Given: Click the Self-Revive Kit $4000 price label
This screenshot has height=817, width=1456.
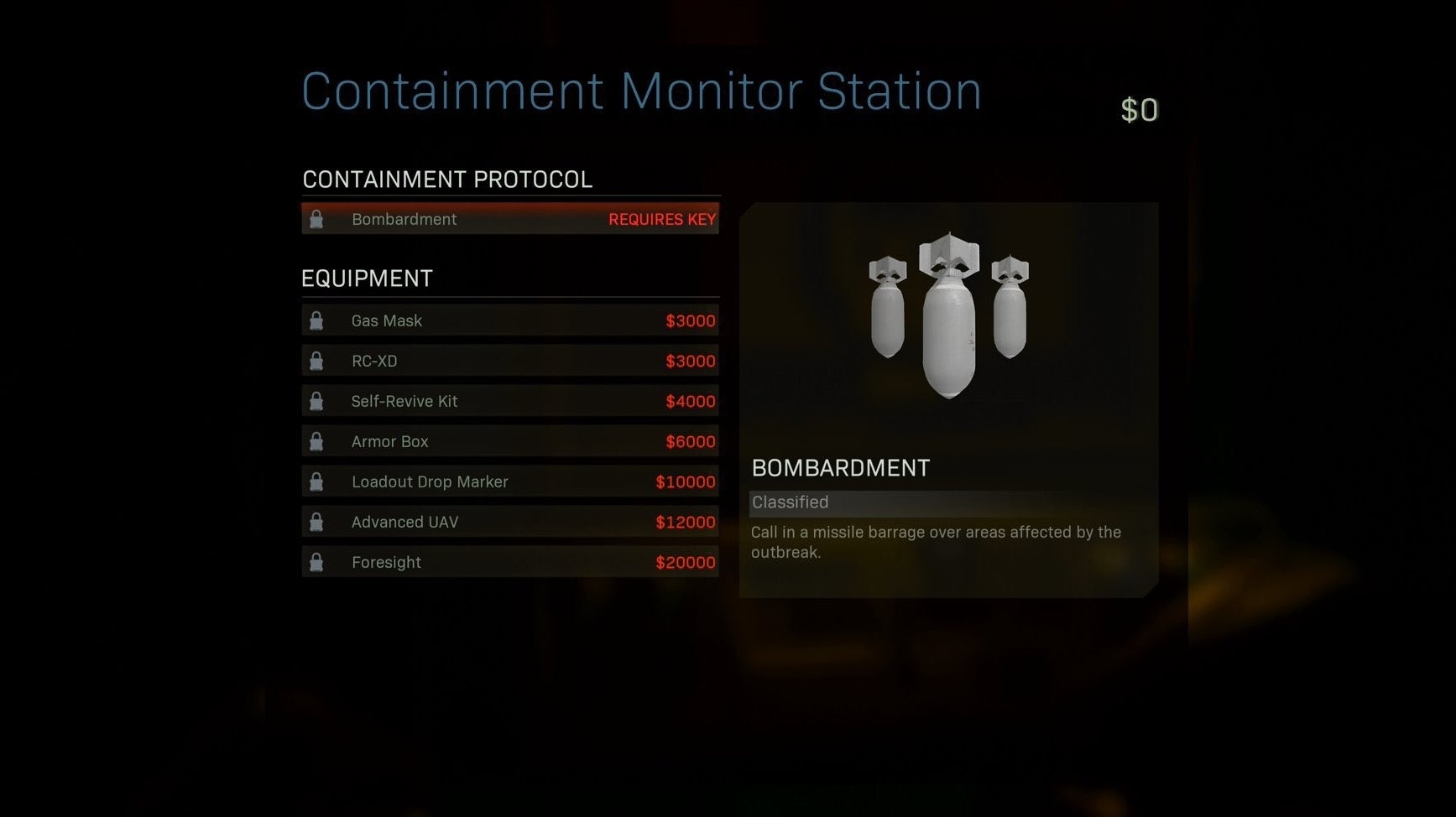Looking at the screenshot, I should point(690,401).
